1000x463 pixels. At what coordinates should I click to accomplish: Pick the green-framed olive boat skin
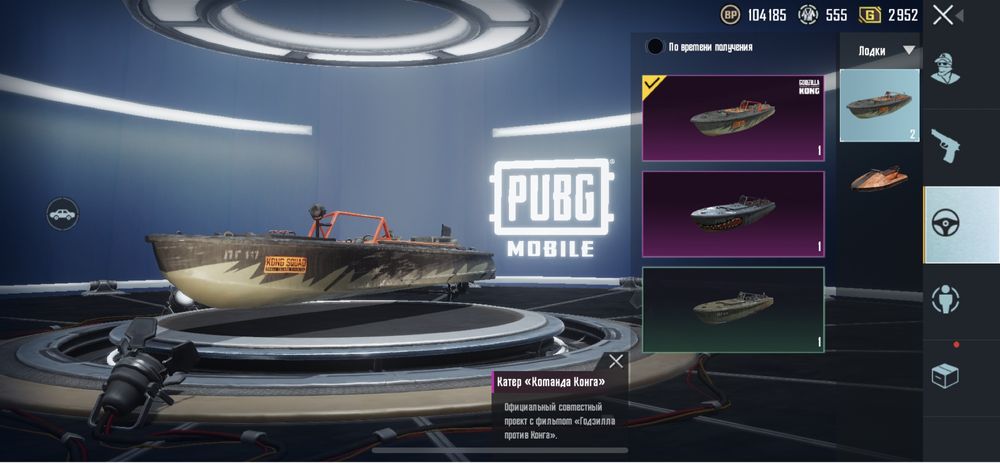(x=733, y=309)
